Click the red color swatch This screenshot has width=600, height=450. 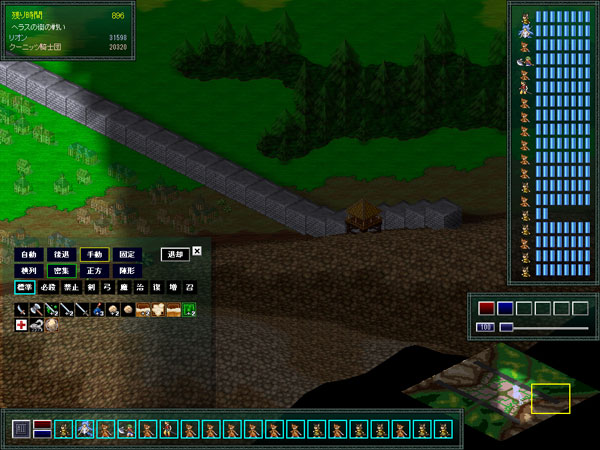coord(486,308)
